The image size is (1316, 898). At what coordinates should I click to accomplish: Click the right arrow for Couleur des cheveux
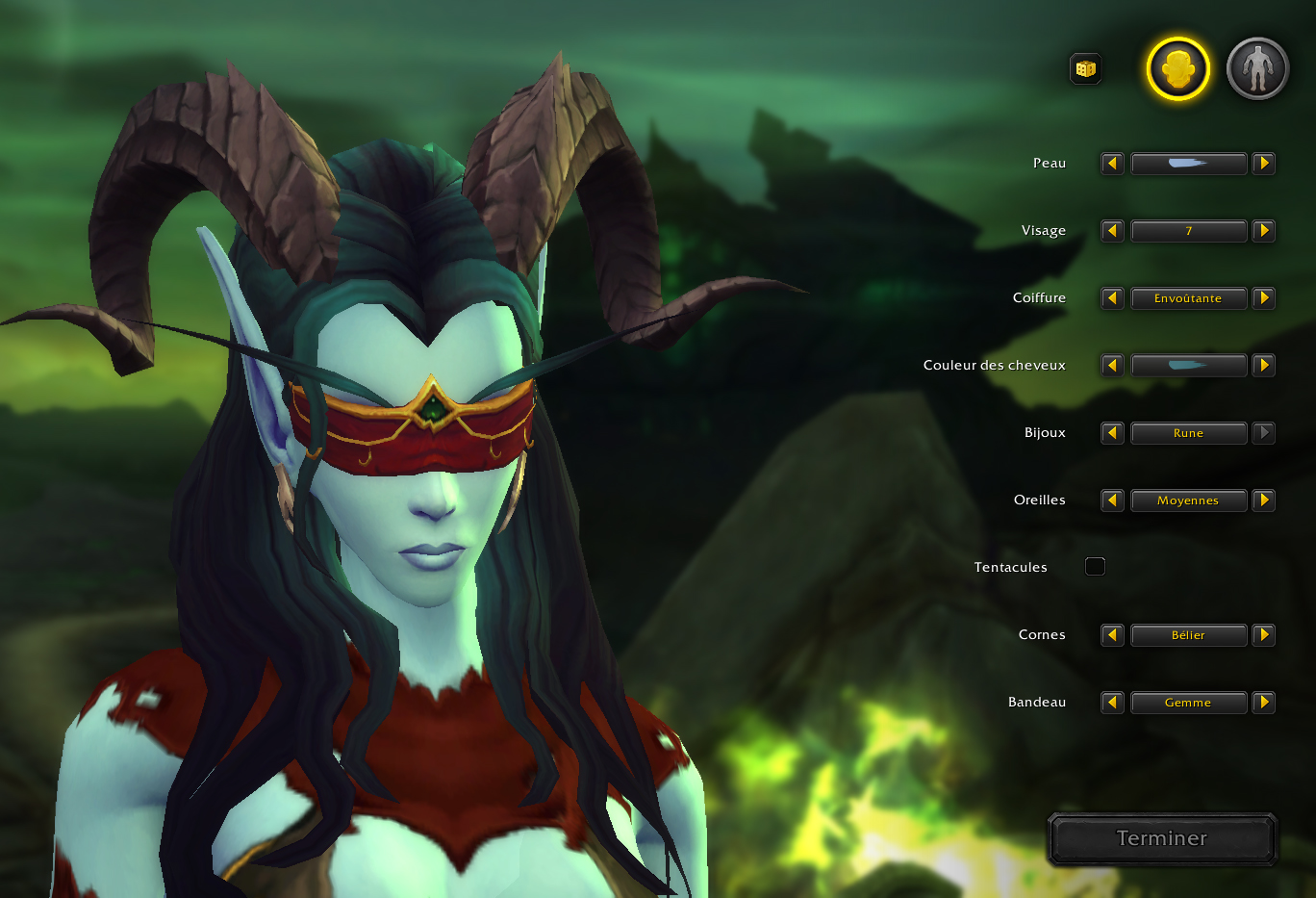[x=1264, y=365]
